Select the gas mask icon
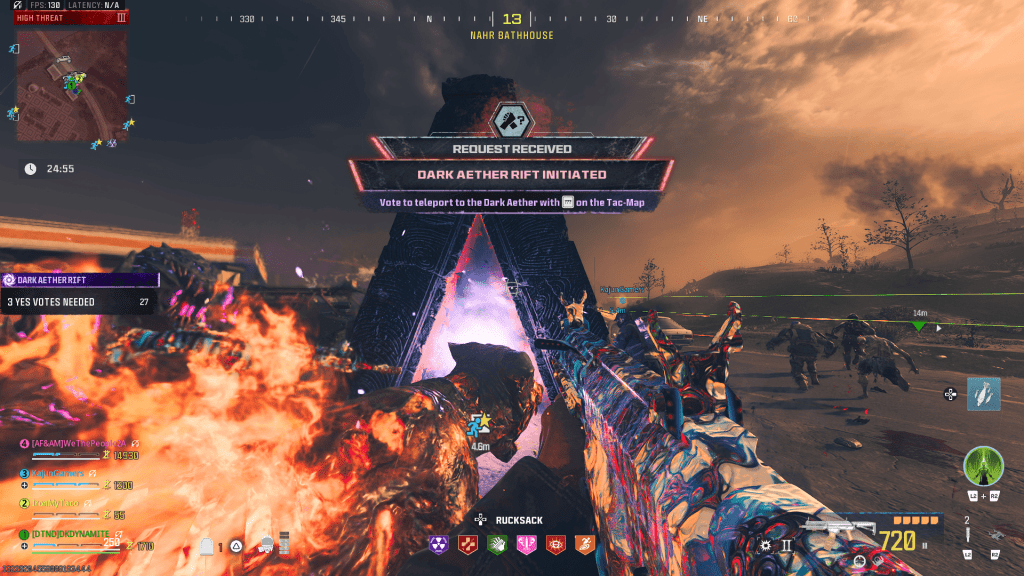The width and height of the screenshot is (1024, 576). (x=267, y=545)
